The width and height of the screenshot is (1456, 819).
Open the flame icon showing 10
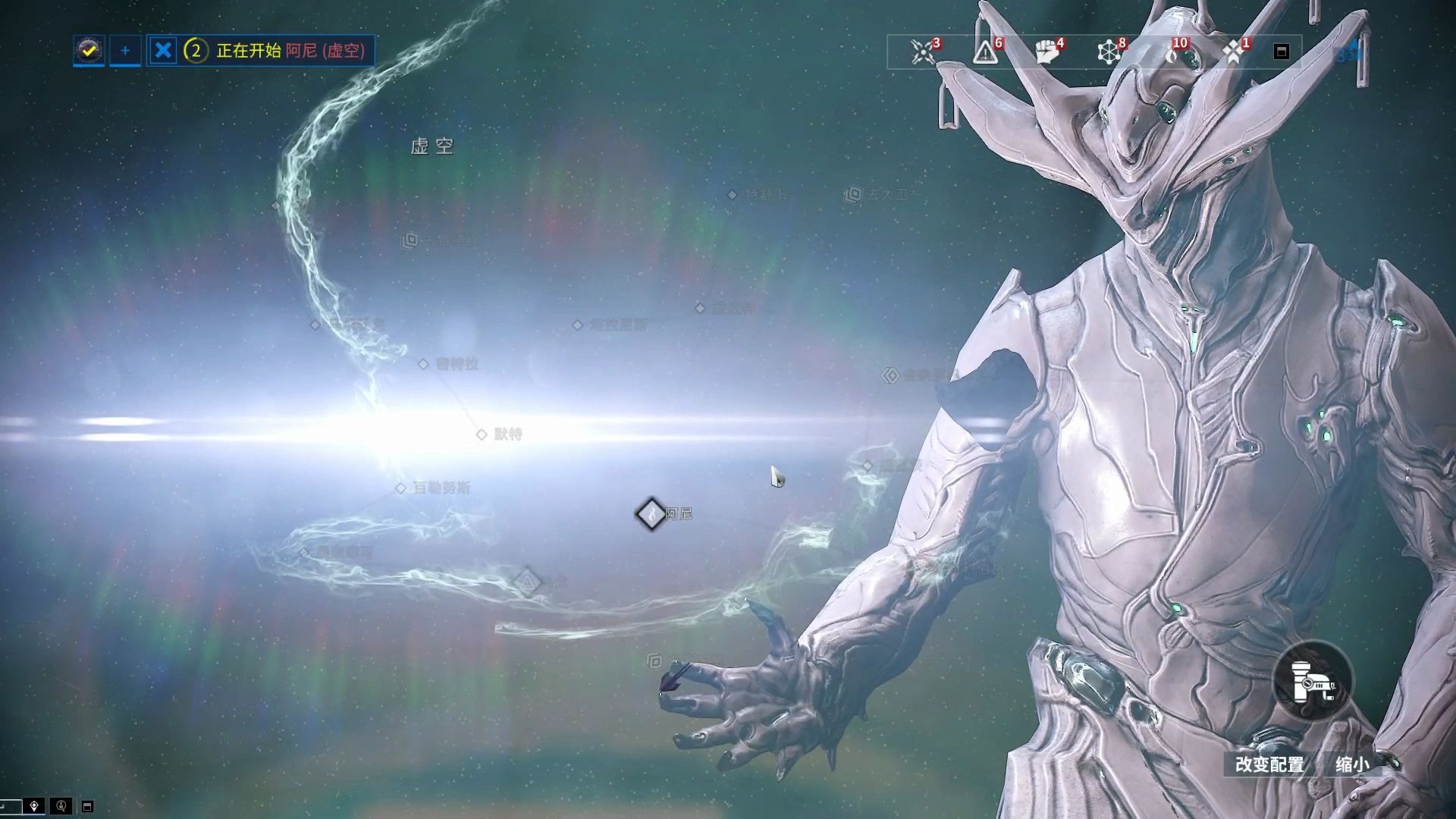click(x=1175, y=52)
